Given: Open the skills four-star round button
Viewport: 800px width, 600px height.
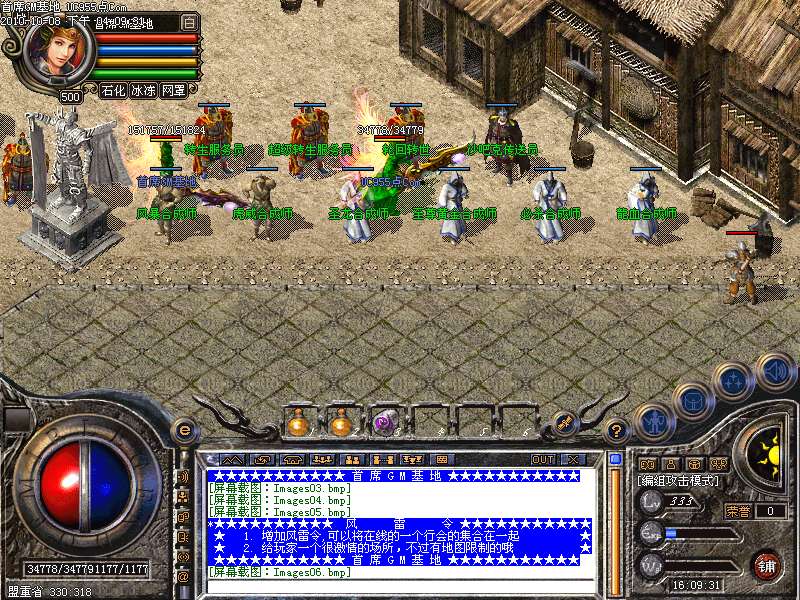Looking at the screenshot, I should point(733,381).
